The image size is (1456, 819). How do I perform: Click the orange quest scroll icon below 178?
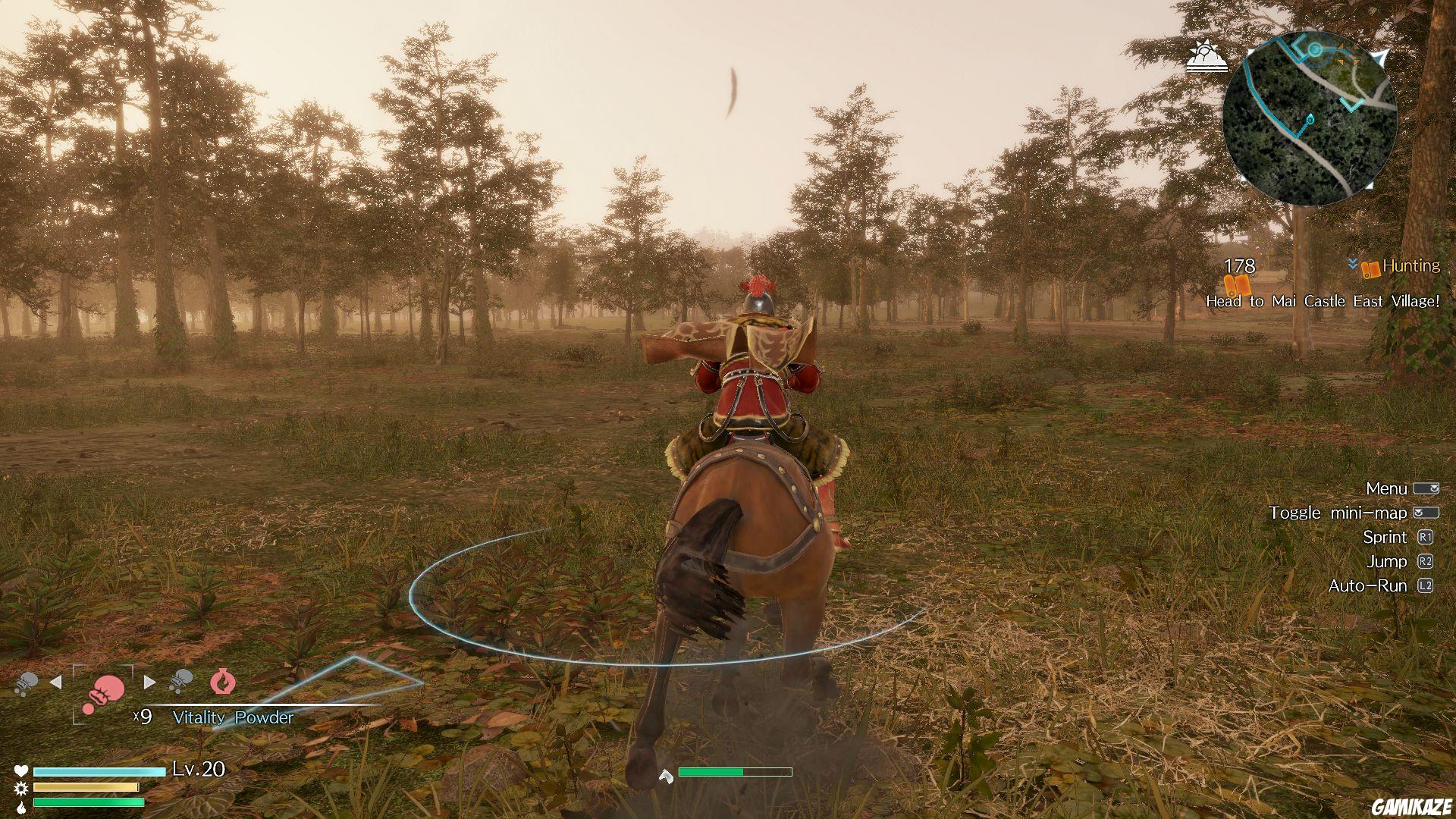1237,285
